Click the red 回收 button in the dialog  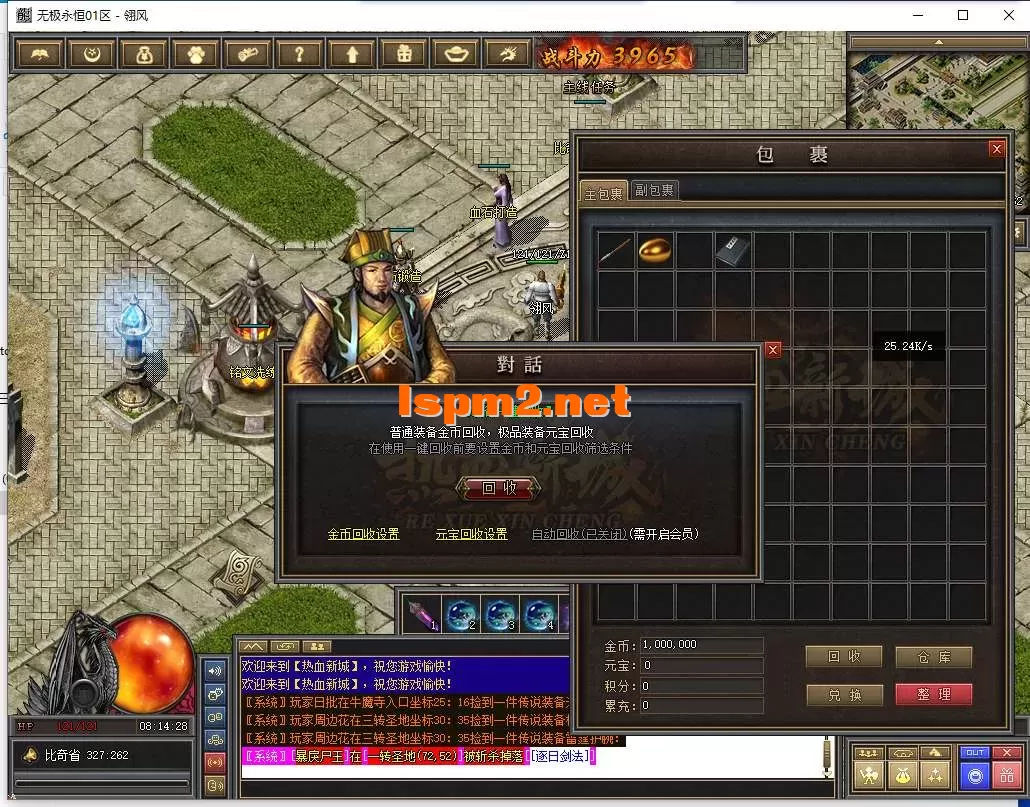[500, 488]
